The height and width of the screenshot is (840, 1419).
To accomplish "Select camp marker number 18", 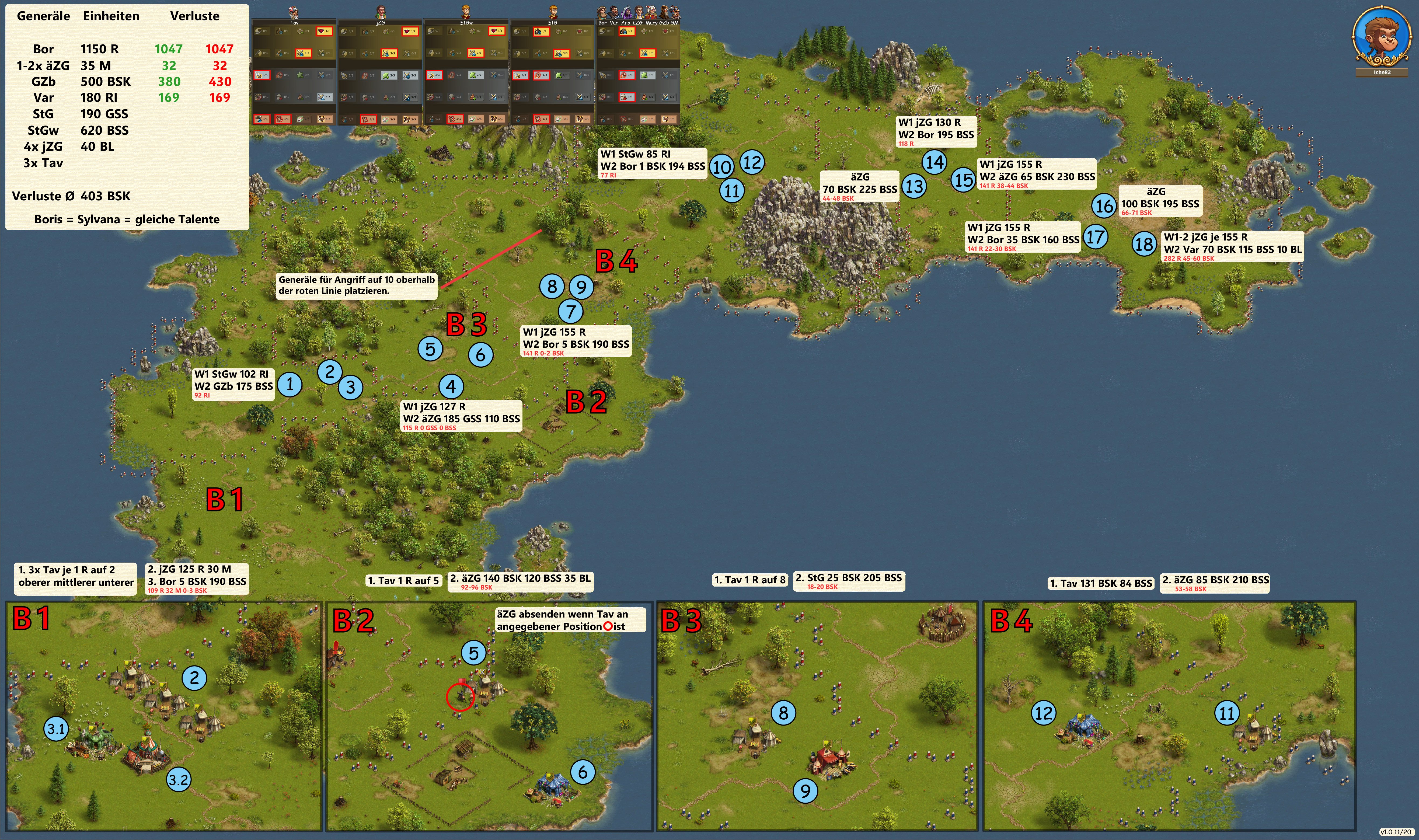I will (x=1144, y=244).
